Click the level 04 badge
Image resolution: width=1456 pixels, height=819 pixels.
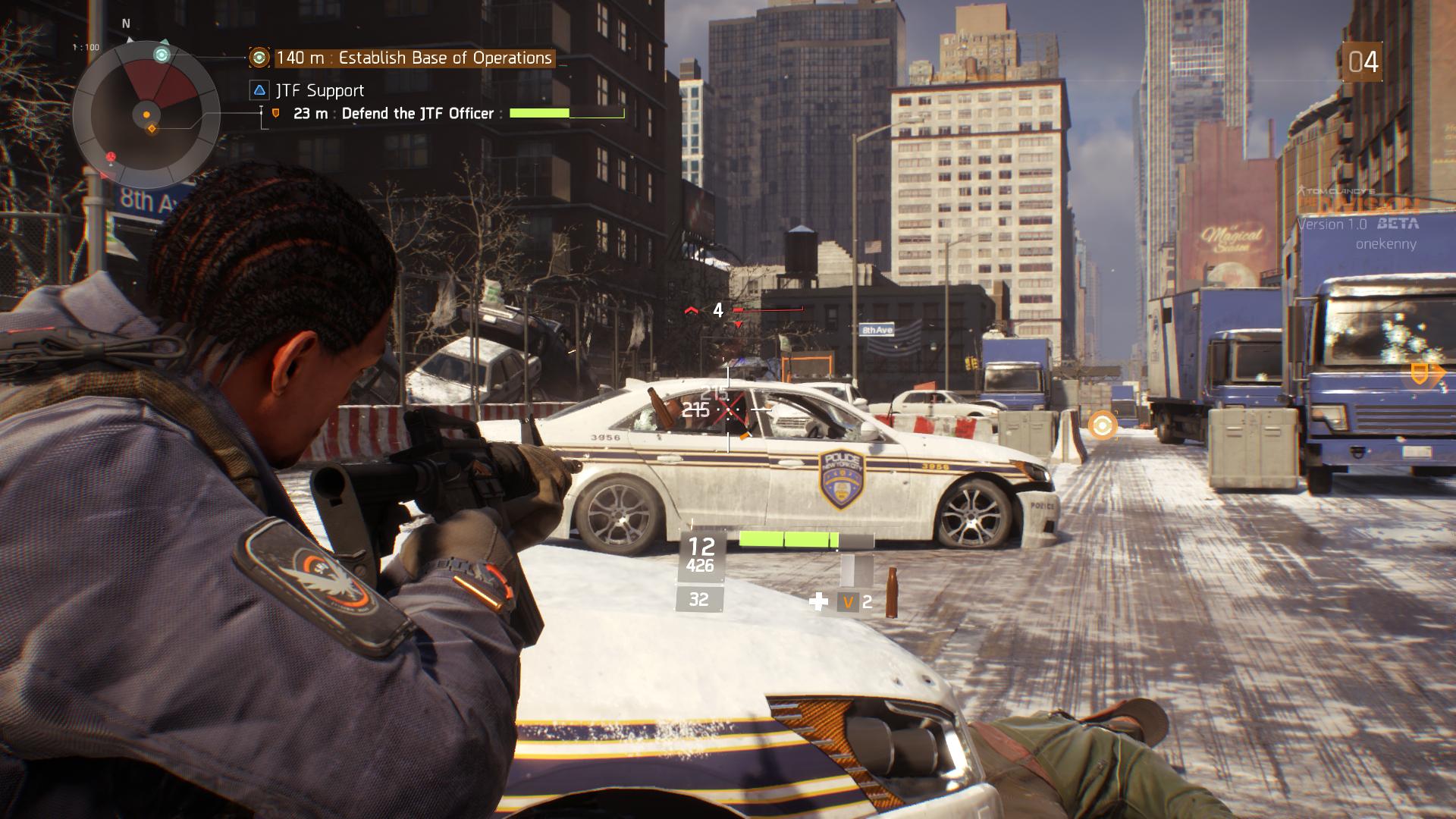1363,62
